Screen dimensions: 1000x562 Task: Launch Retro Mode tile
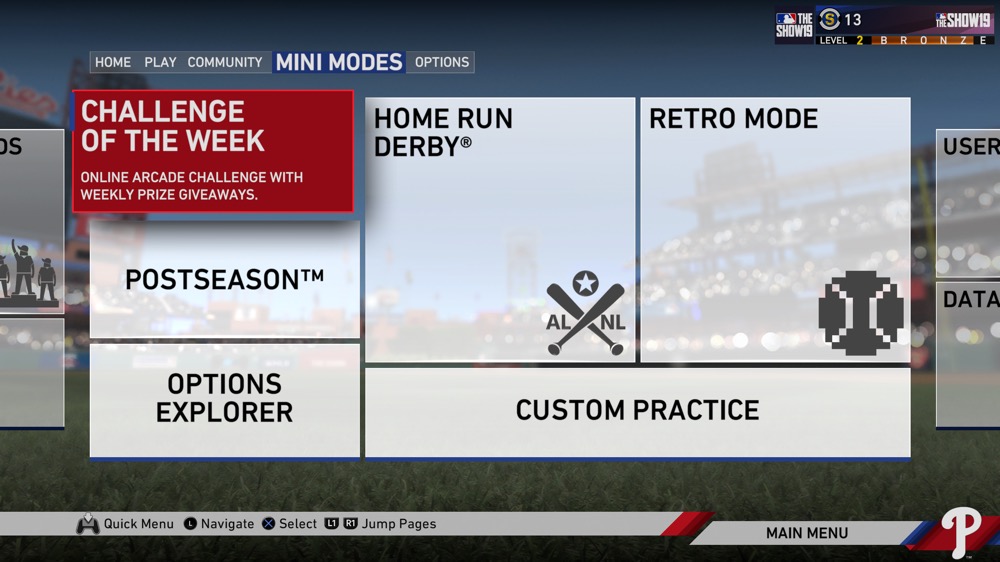pyautogui.click(x=775, y=229)
